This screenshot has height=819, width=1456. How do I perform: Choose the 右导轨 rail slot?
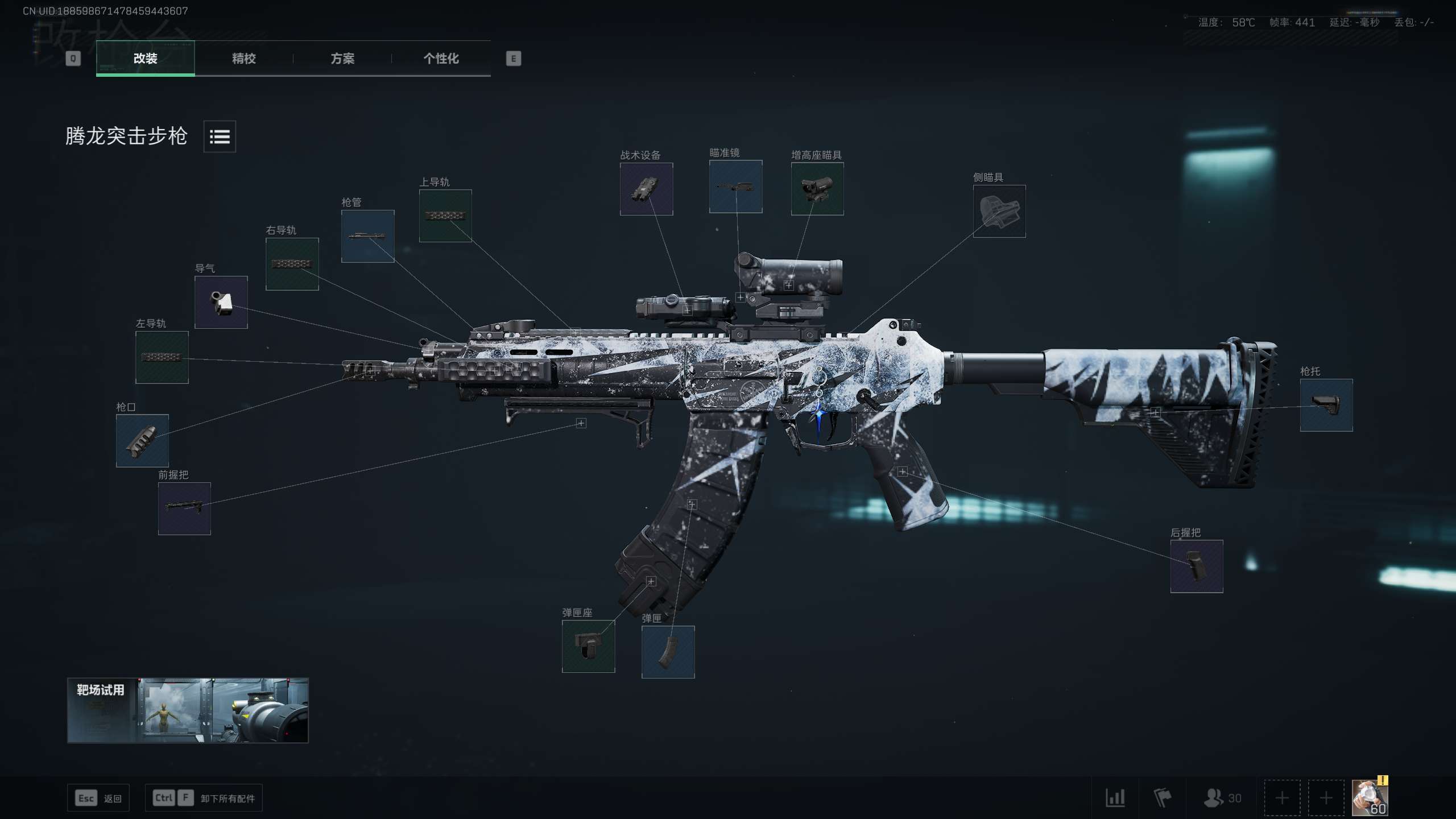292,264
